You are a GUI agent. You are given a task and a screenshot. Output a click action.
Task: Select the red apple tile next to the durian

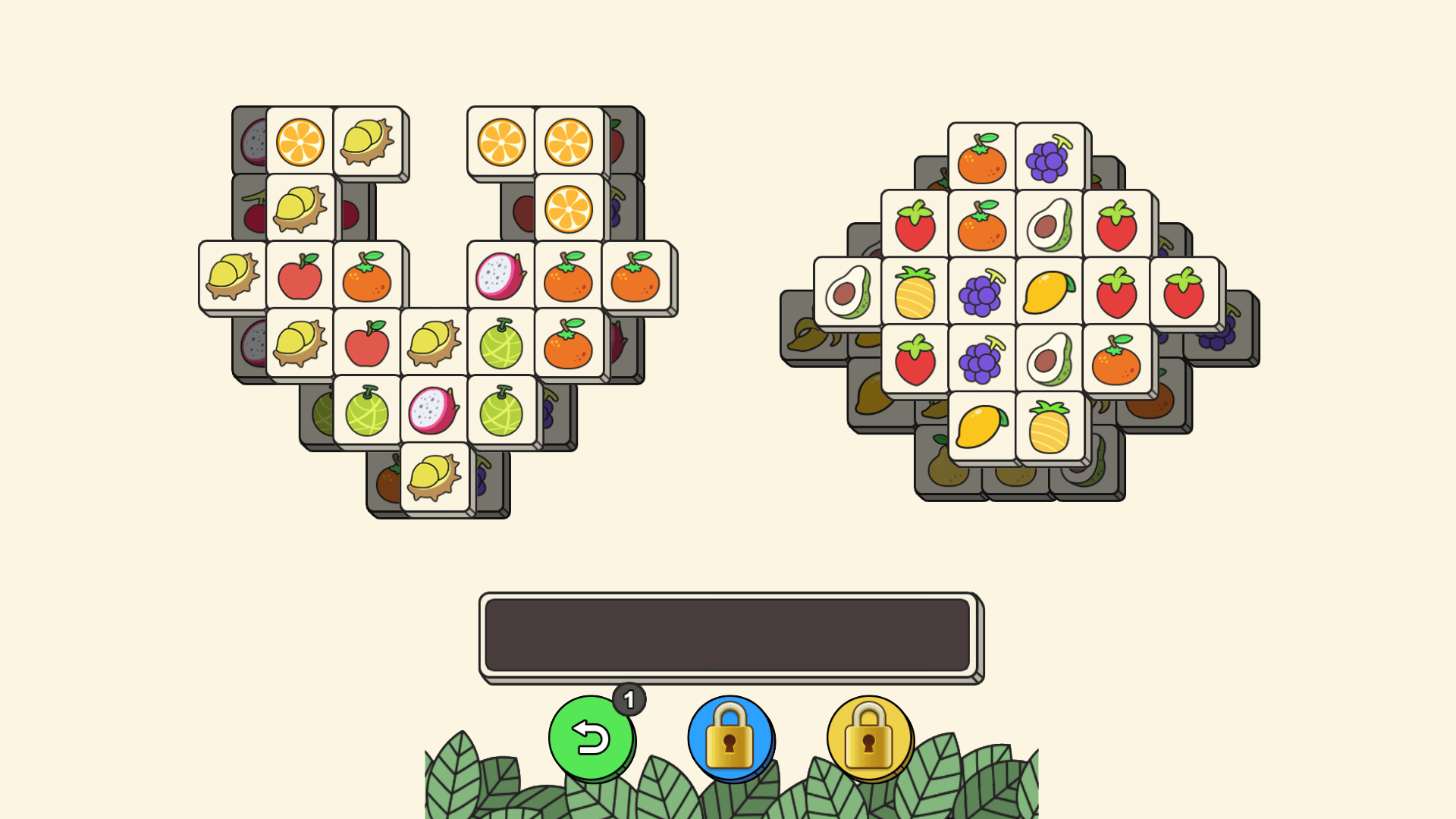click(x=300, y=277)
